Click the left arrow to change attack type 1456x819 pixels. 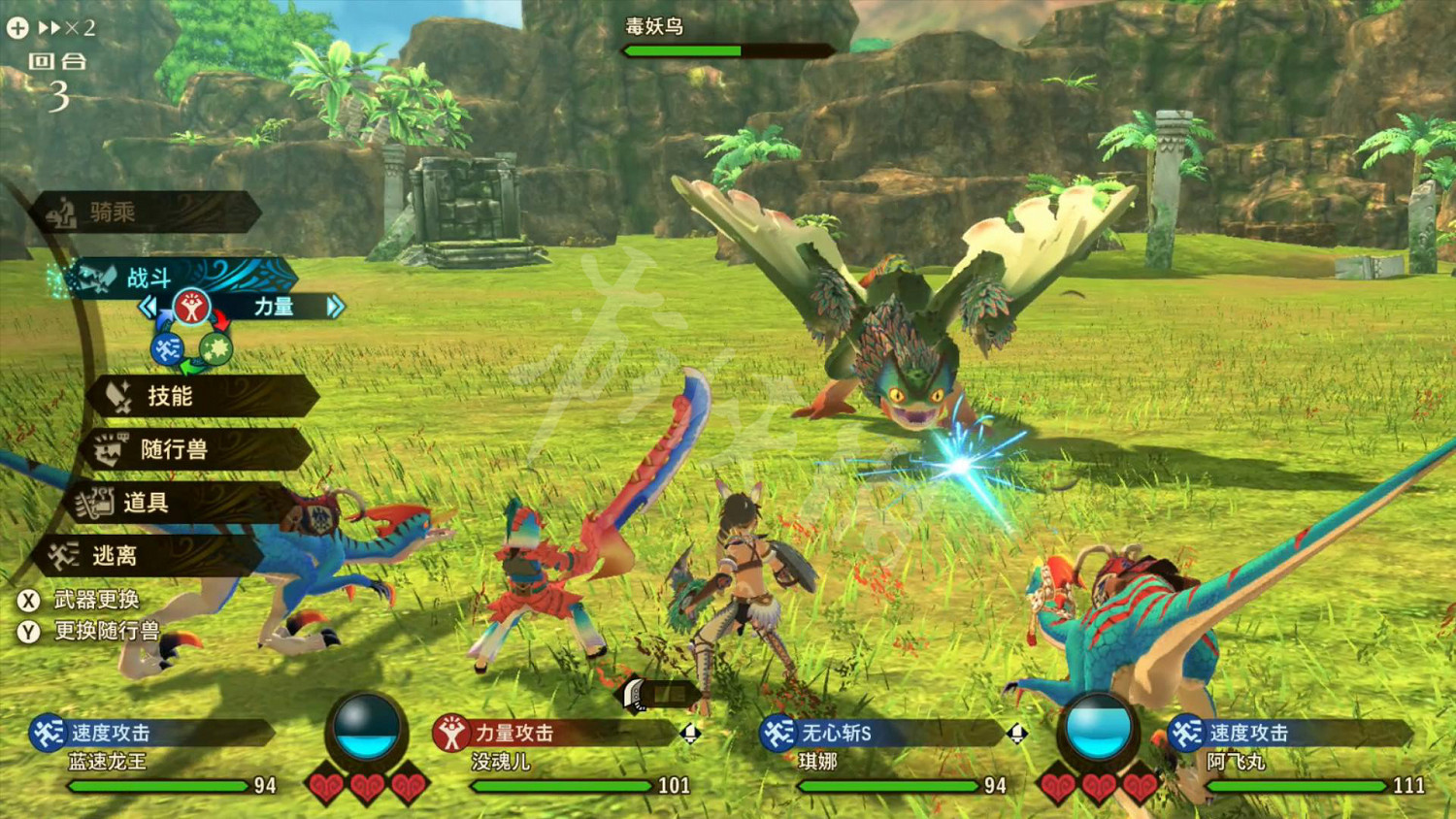click(148, 306)
